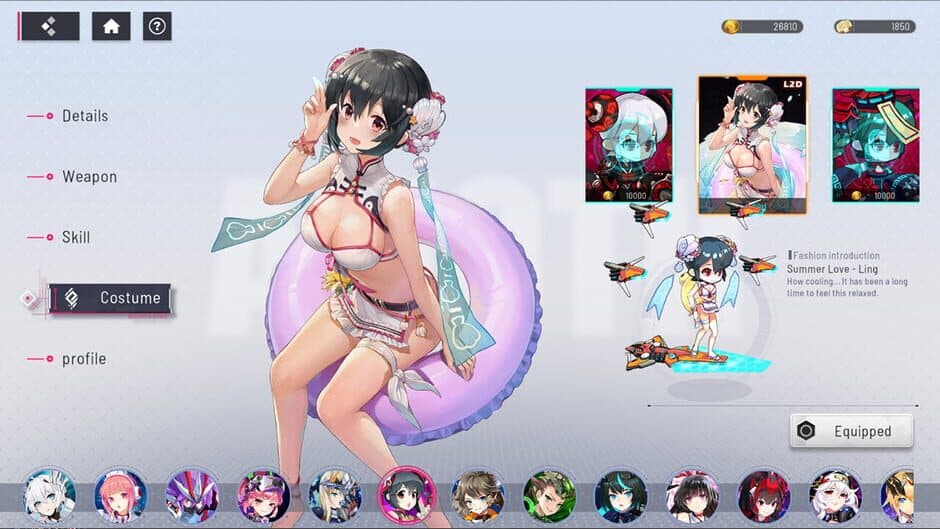Screen dimensions: 940x529
Task: Select the purple mecha character portrait
Action: [192, 495]
